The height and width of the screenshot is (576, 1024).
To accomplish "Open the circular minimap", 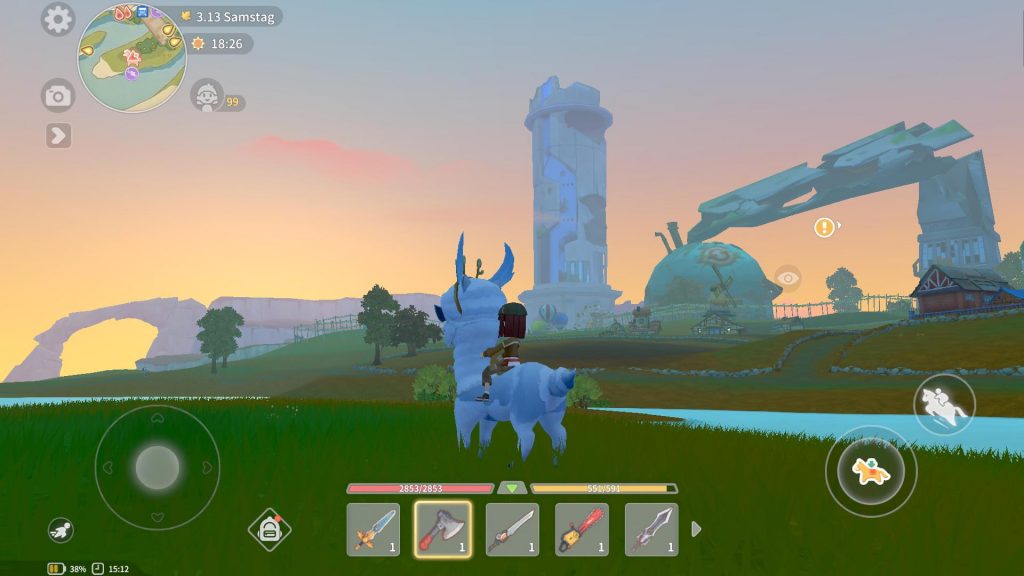I will point(132,58).
